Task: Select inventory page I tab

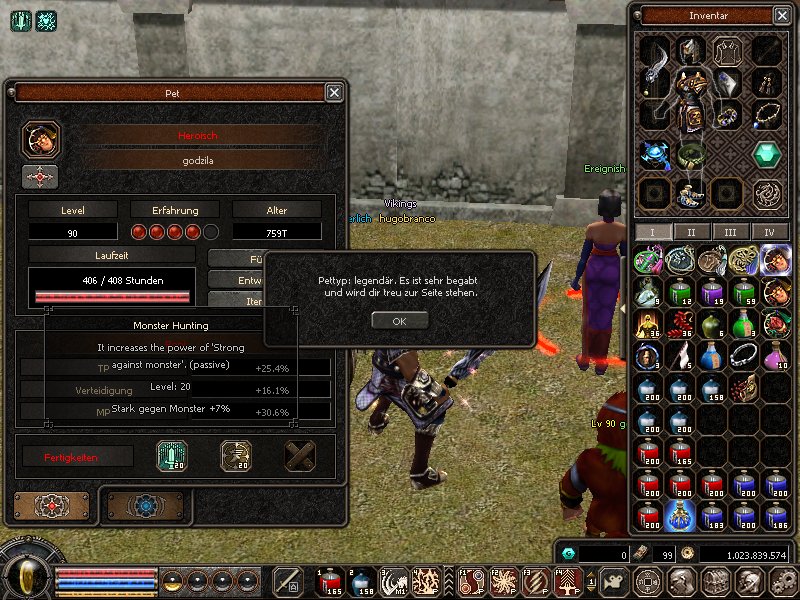Action: click(654, 232)
